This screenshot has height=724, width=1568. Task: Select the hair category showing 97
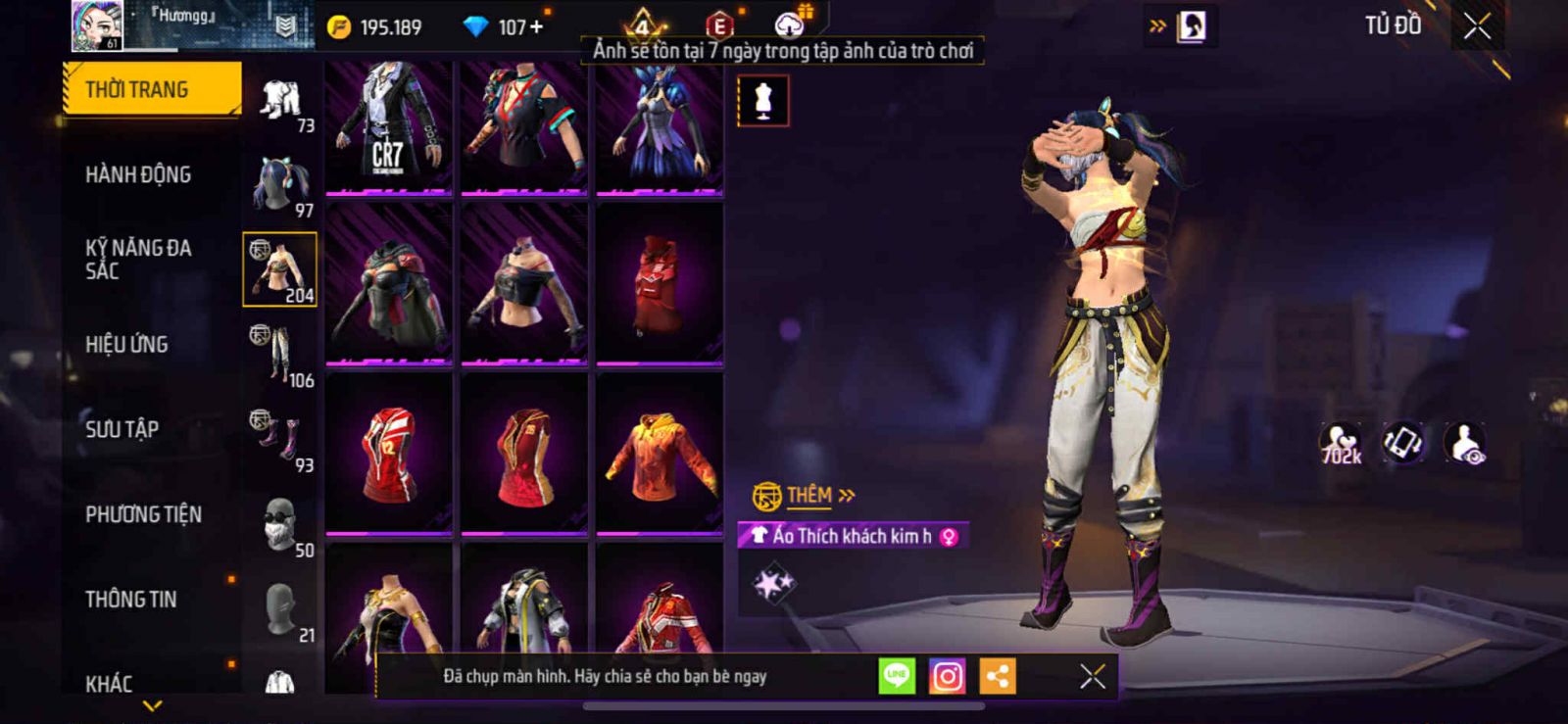[x=279, y=185]
